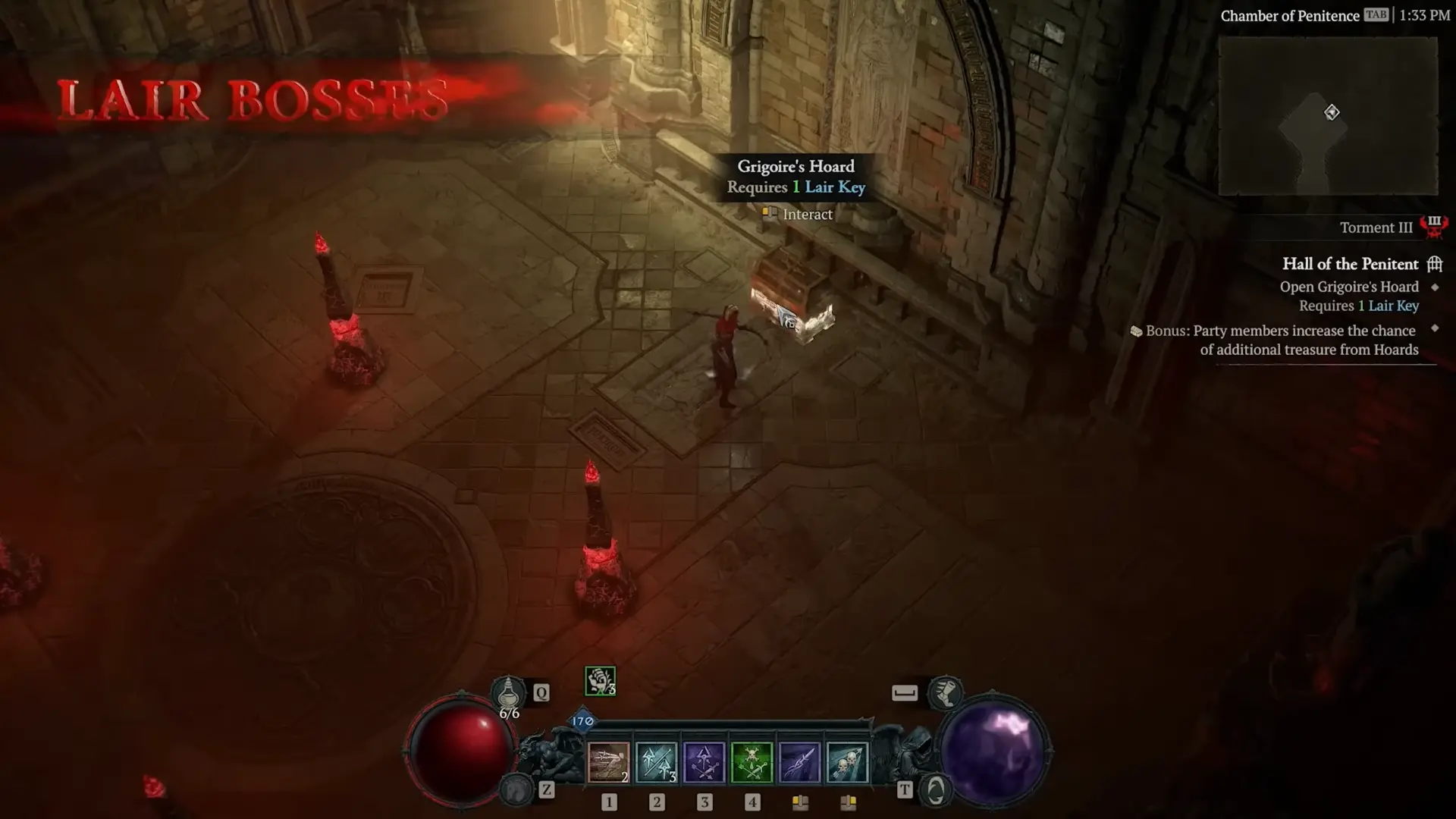
Task: Click the winged boot evade icon
Action: coord(945,692)
